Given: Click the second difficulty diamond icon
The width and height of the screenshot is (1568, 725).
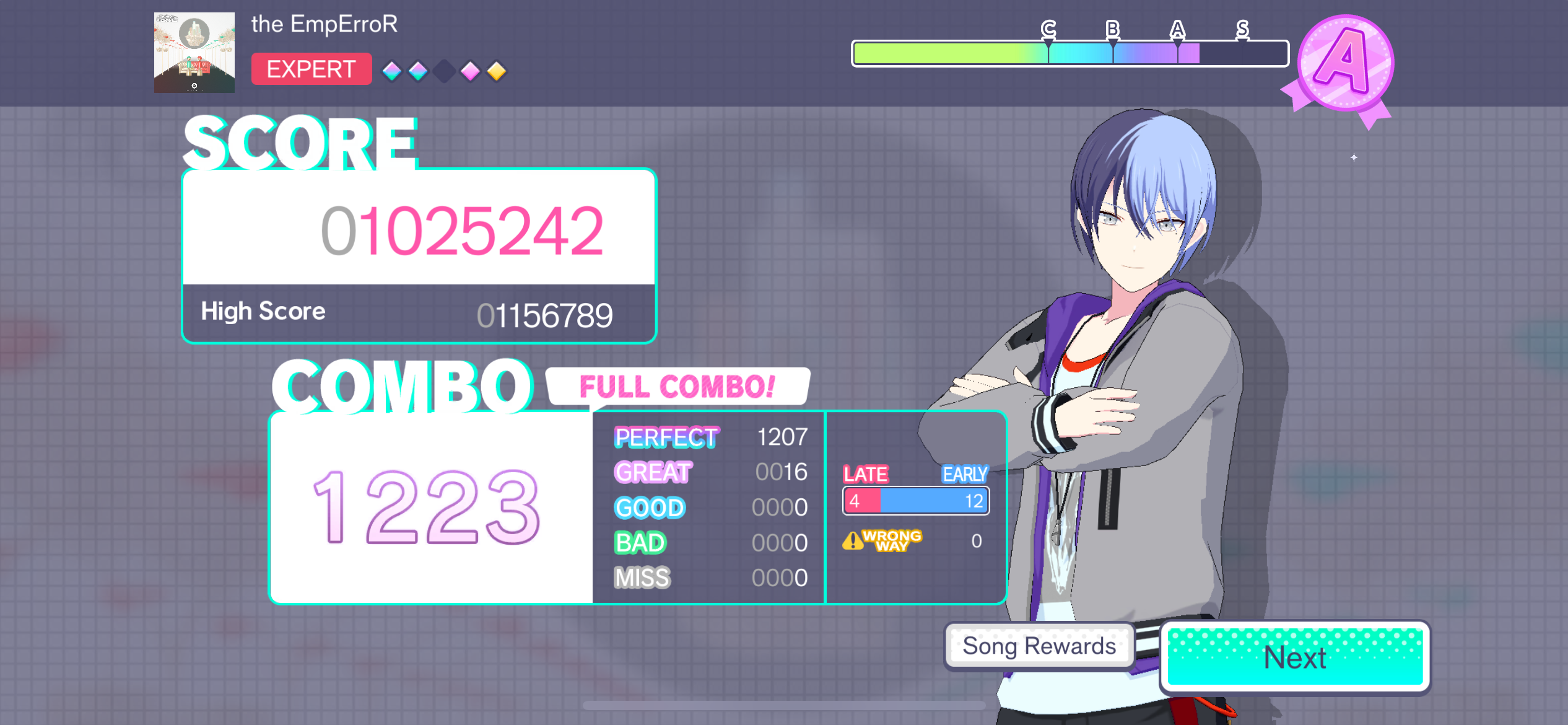Looking at the screenshot, I should [418, 72].
